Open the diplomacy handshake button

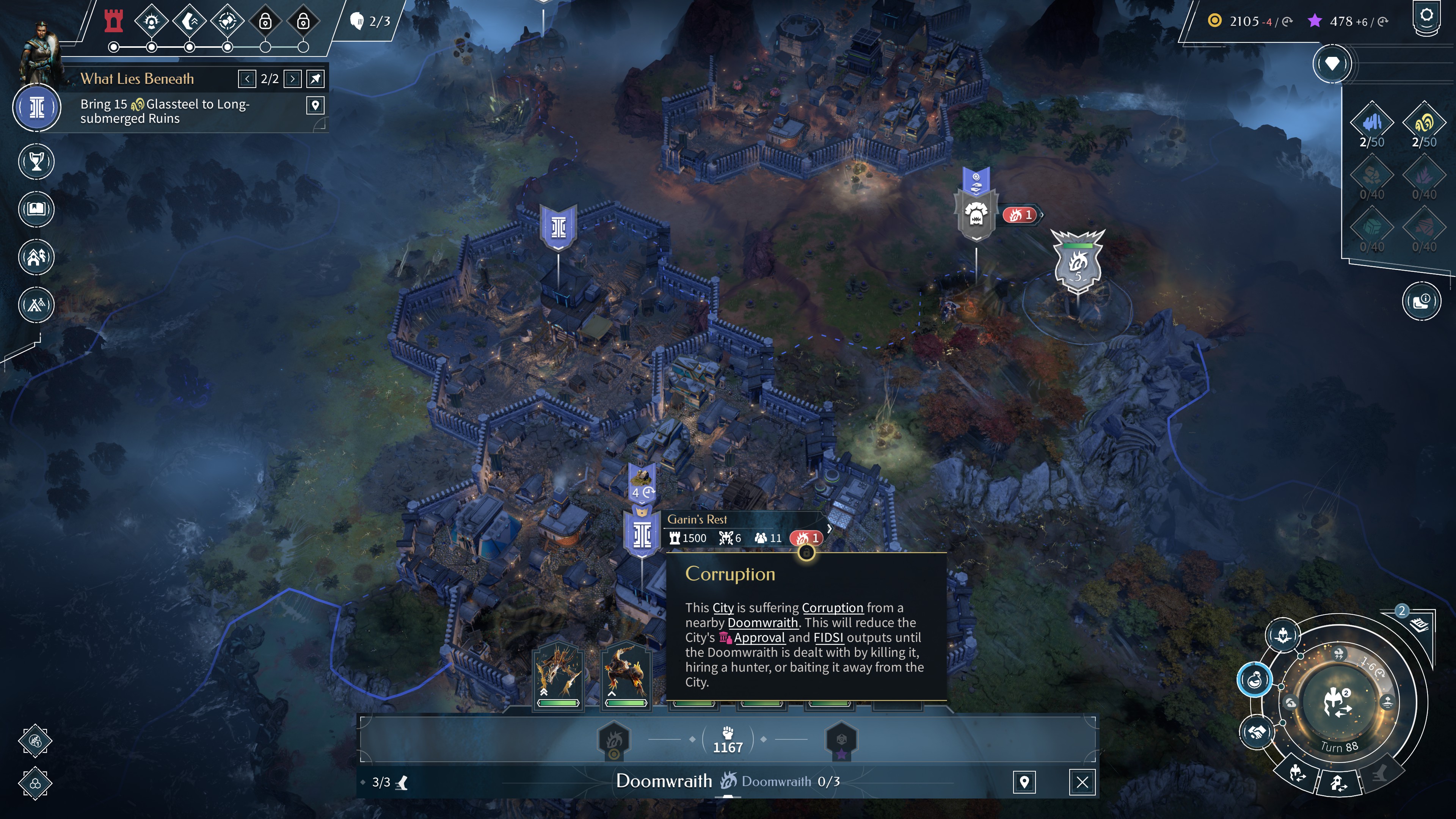pos(1257,733)
